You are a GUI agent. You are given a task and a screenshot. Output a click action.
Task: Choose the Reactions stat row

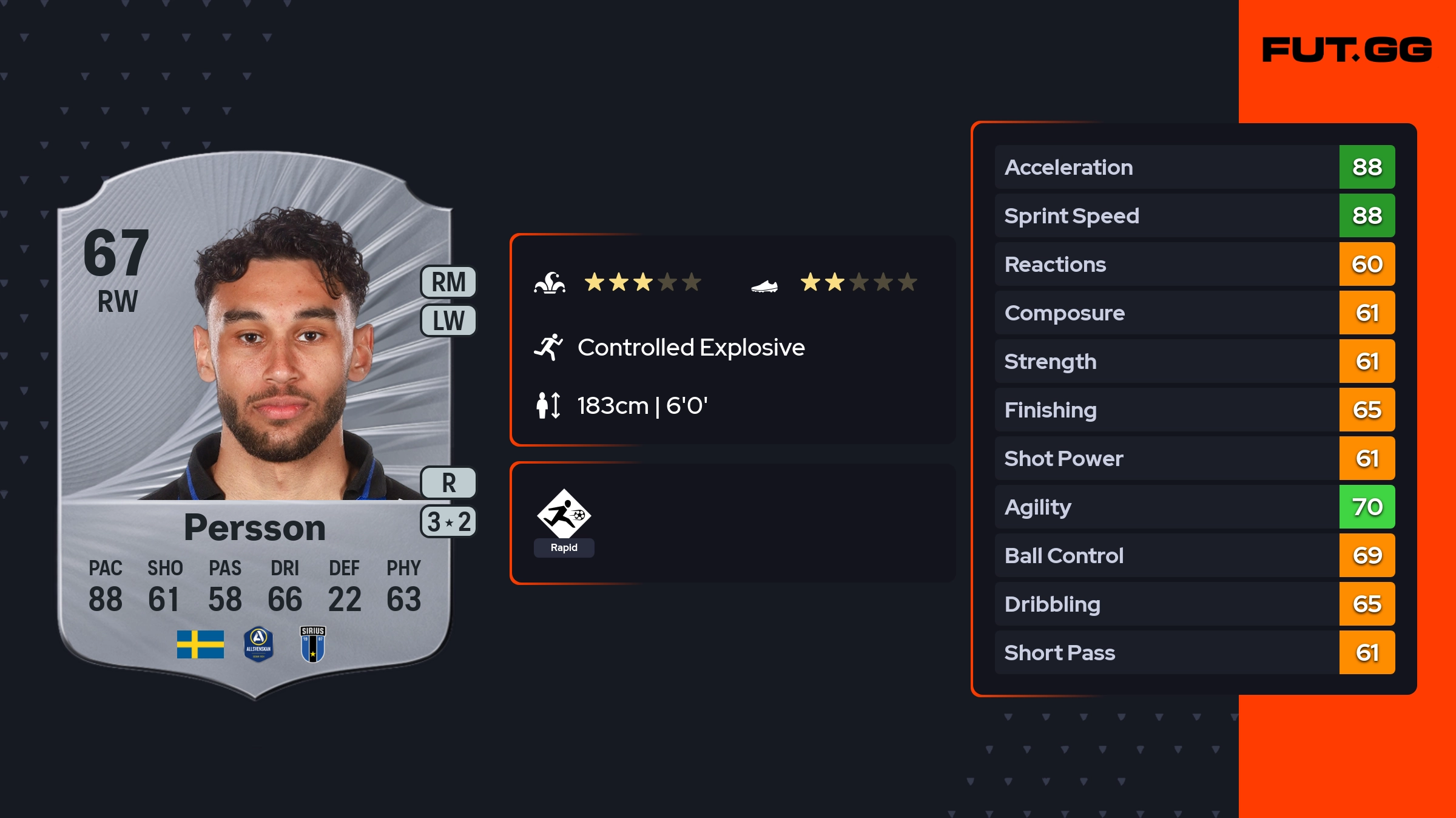click(x=1194, y=264)
